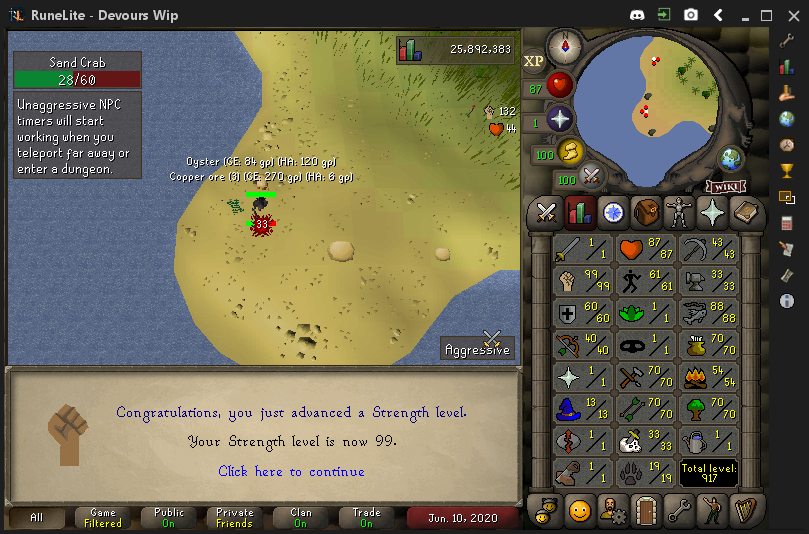The height and width of the screenshot is (534, 809).
Task: Open the Logout door tab
Action: coord(645,510)
